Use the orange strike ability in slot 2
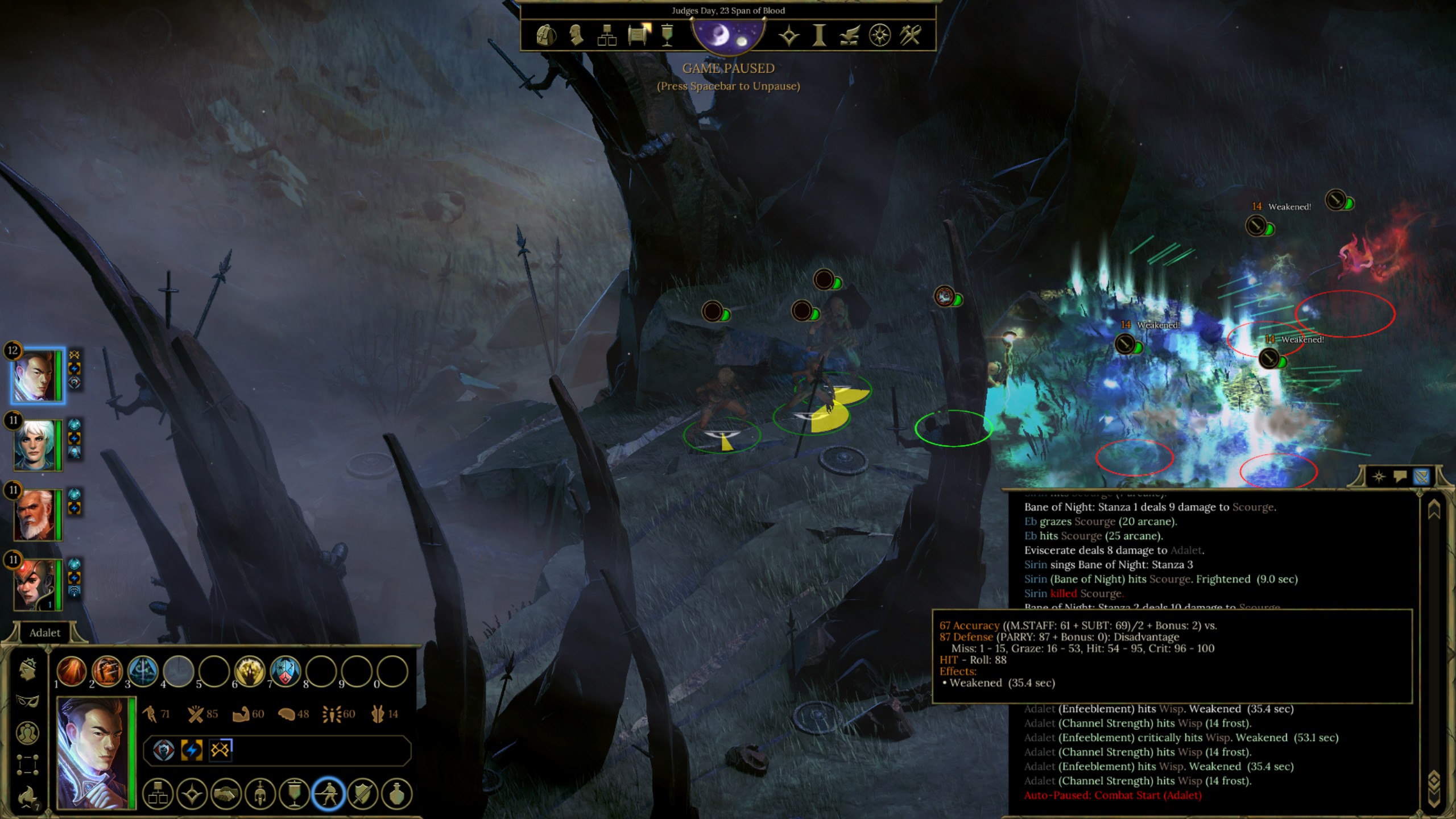 pyautogui.click(x=107, y=671)
